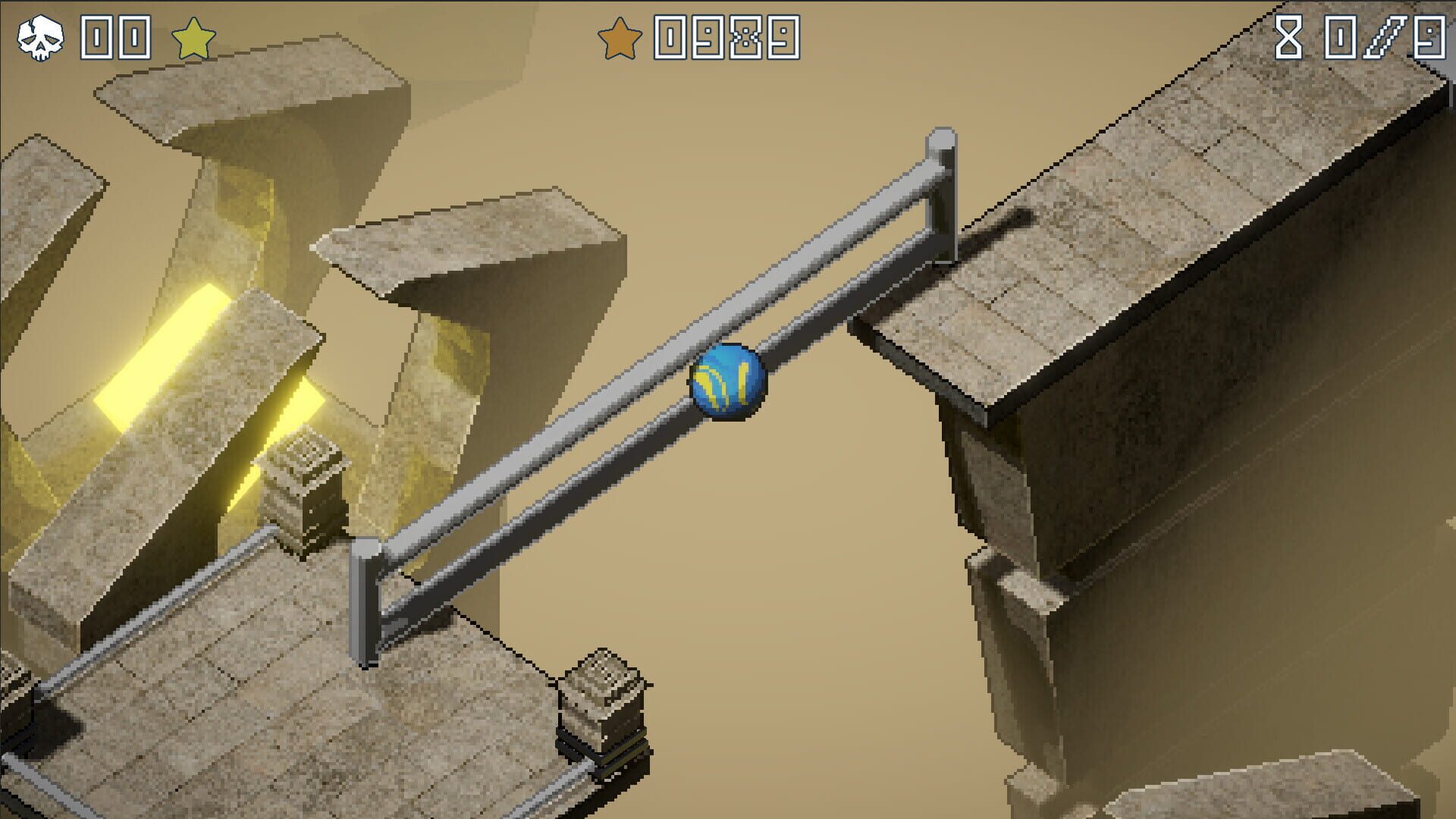Click the orange star score icon

620,34
